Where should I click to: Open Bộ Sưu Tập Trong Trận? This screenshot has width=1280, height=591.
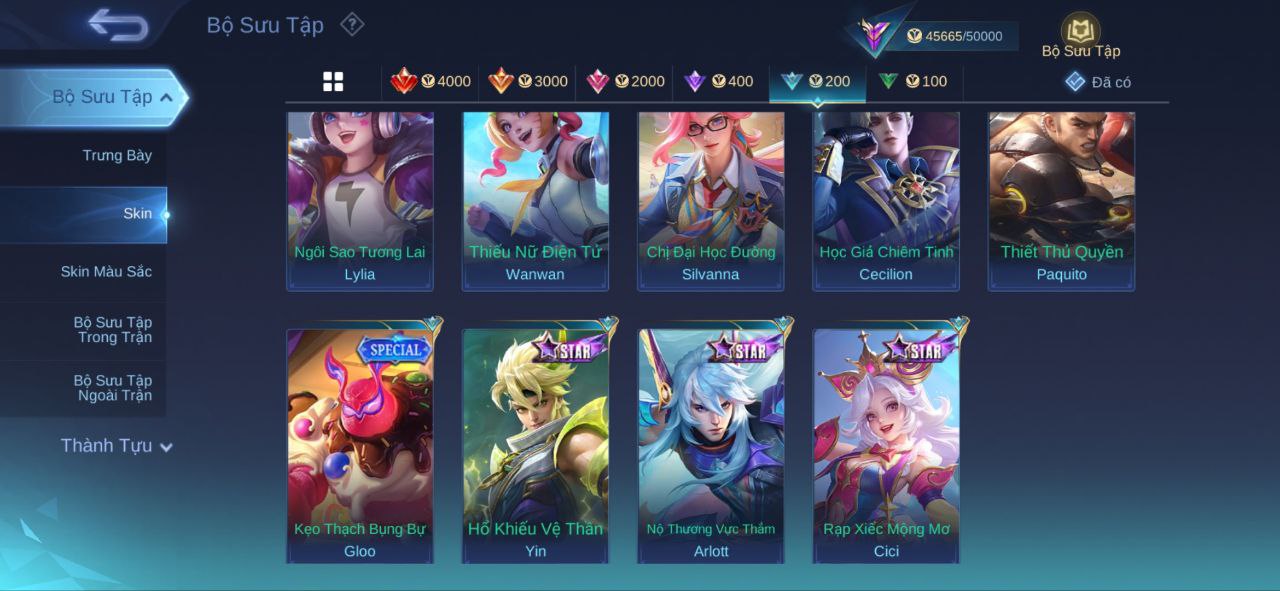112,330
